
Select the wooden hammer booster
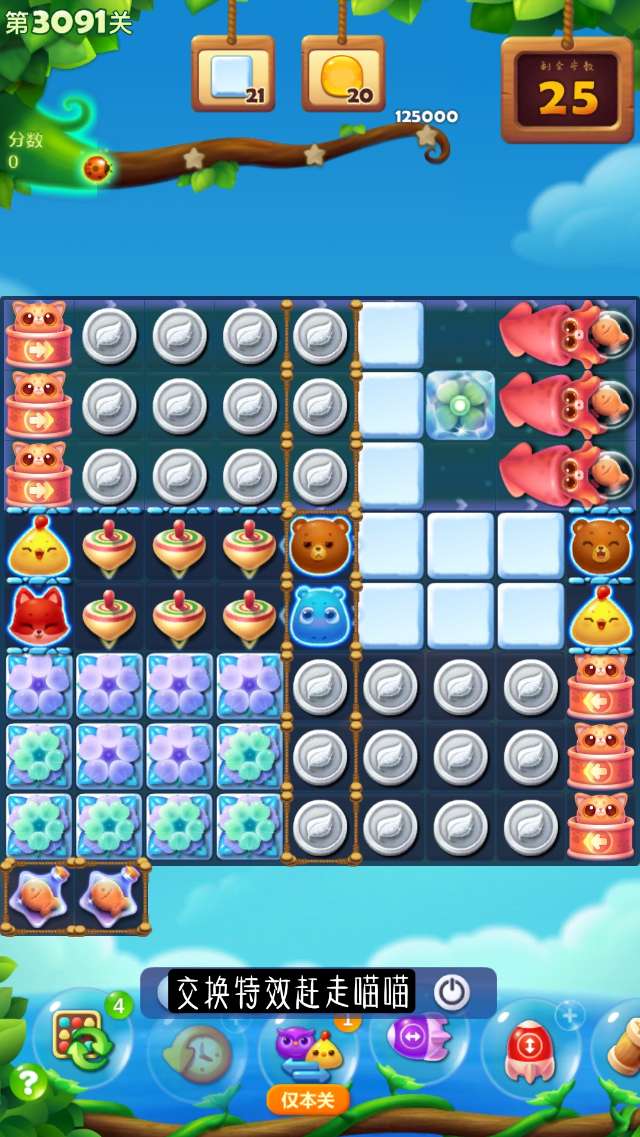622,1045
